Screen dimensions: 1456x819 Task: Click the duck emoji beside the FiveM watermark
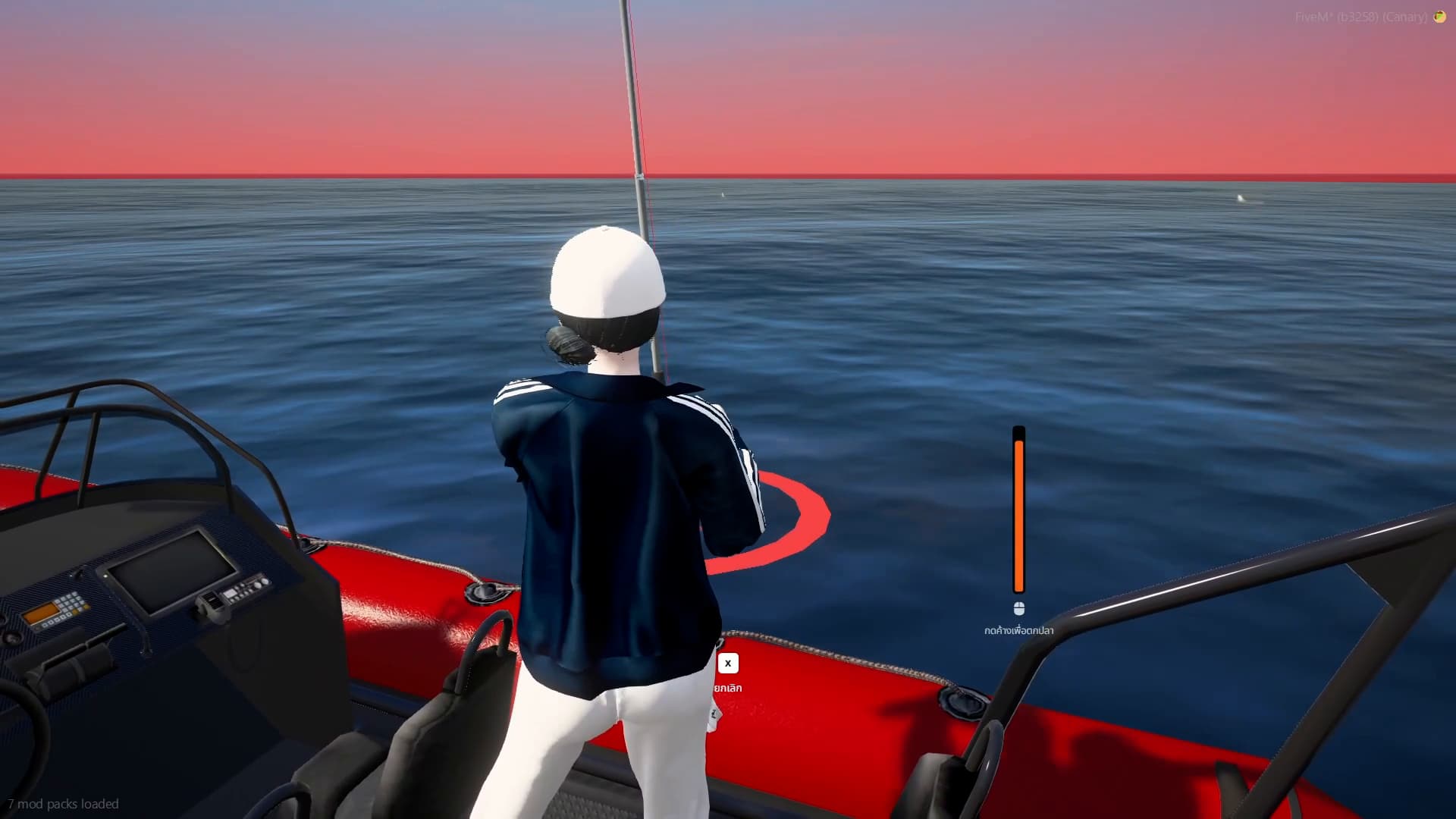1439,17
